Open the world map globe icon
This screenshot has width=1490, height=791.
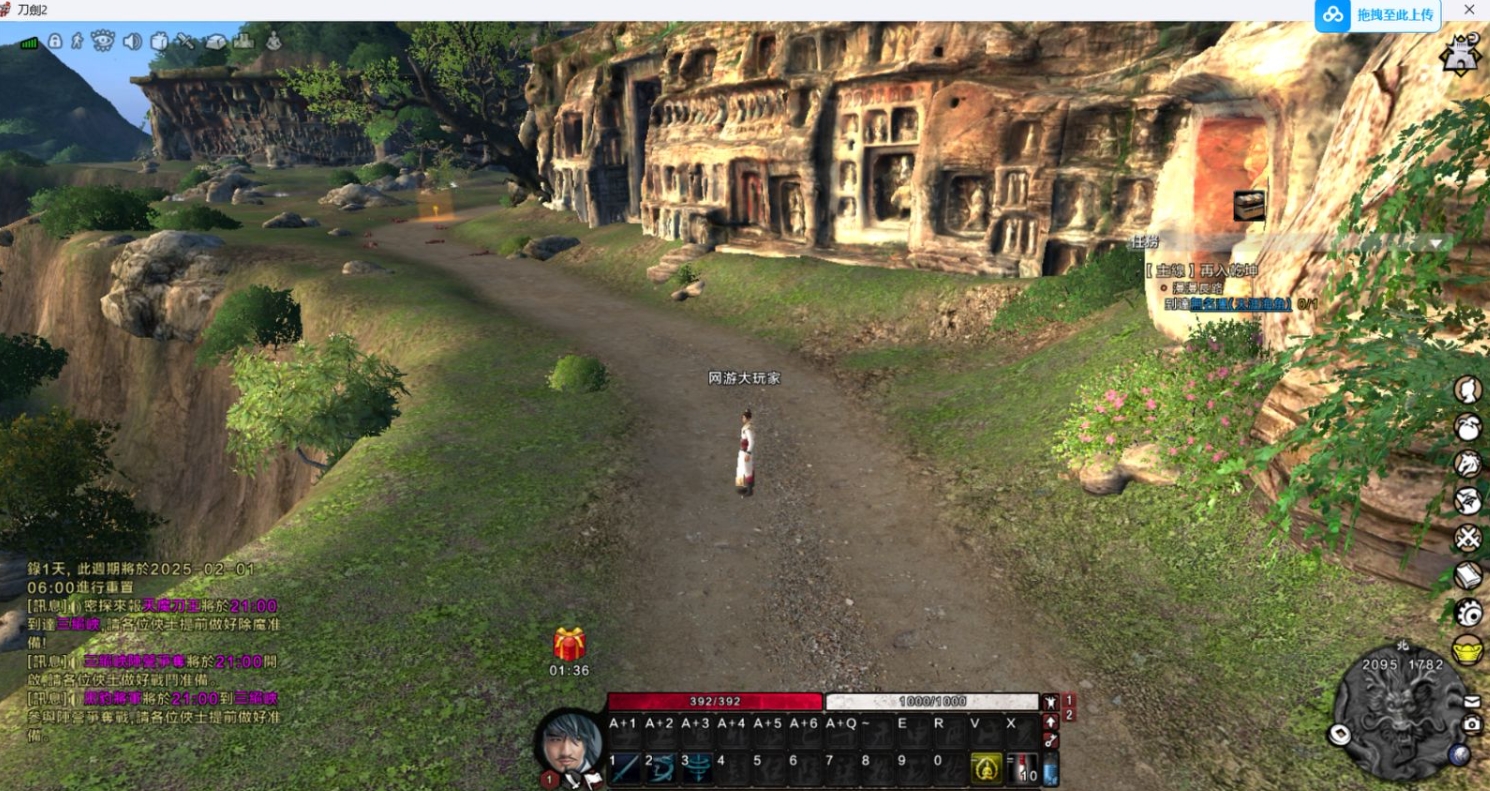[1459, 755]
